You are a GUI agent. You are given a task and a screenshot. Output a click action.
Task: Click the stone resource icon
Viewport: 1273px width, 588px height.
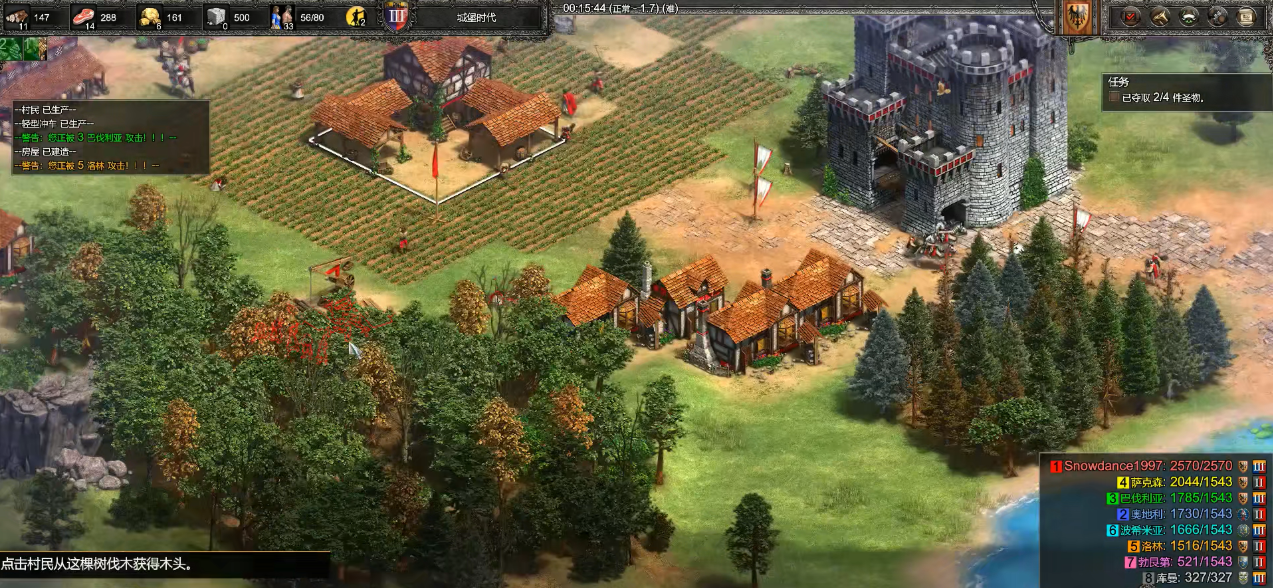[216, 17]
